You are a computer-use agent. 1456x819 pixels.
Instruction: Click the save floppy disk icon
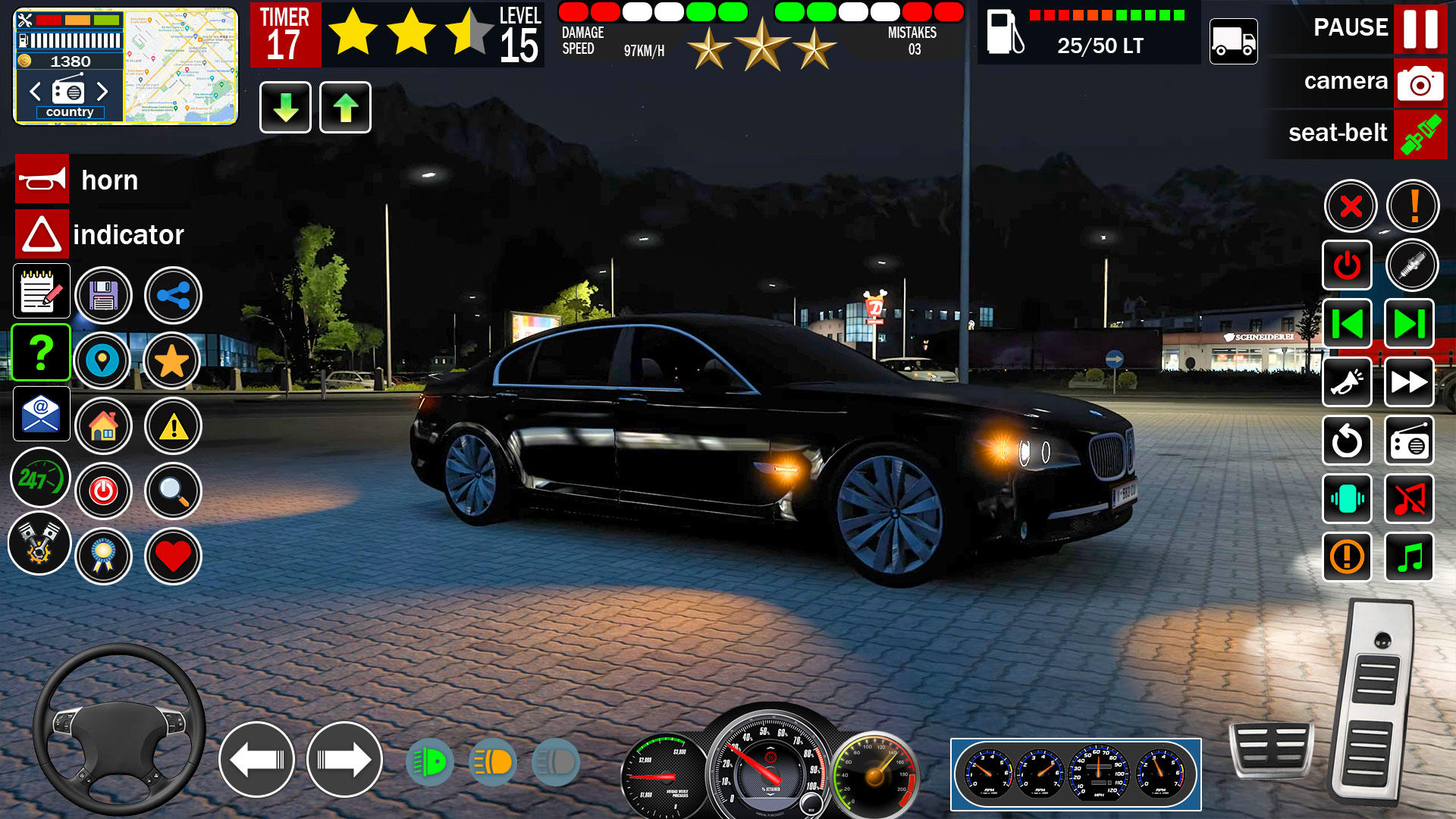point(104,296)
